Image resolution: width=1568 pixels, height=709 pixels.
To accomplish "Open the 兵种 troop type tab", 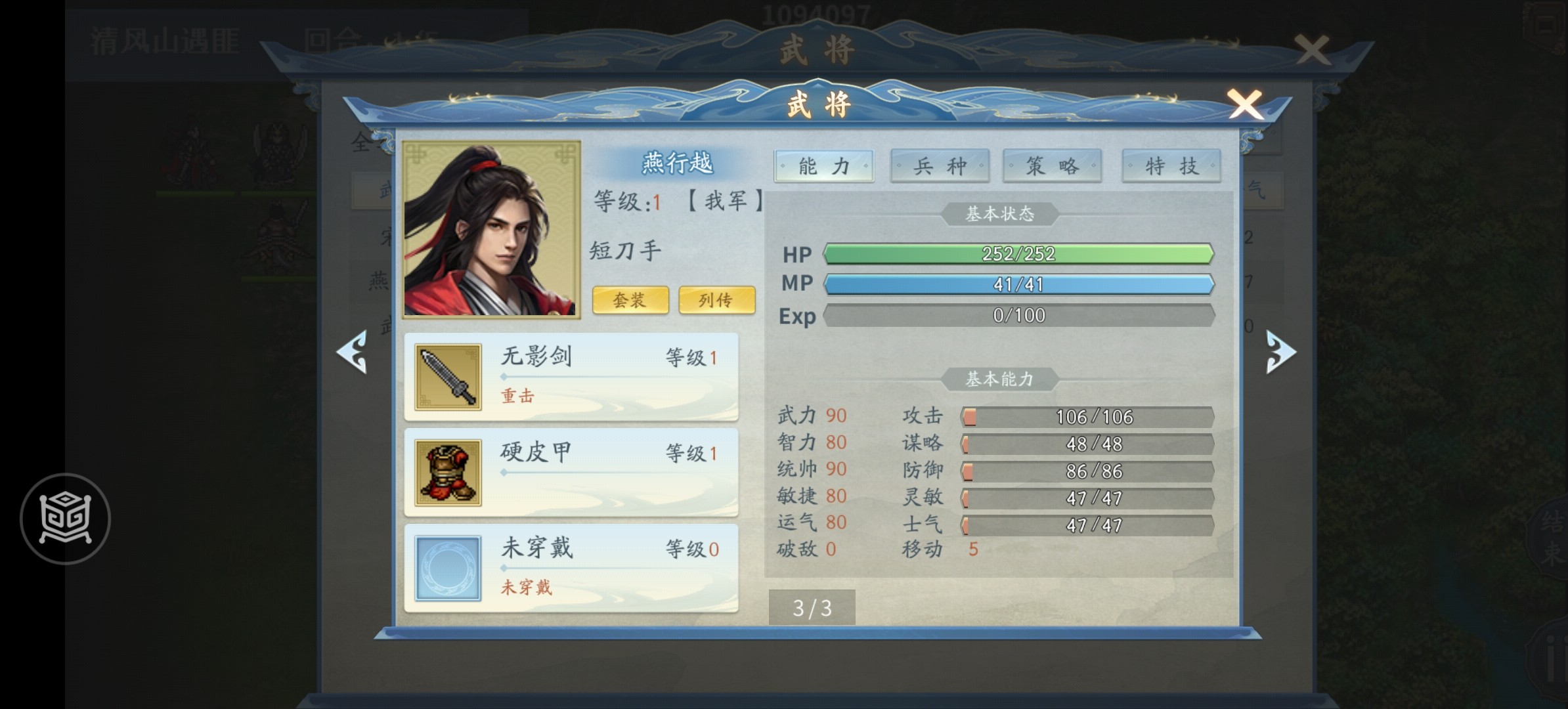I will (x=940, y=166).
